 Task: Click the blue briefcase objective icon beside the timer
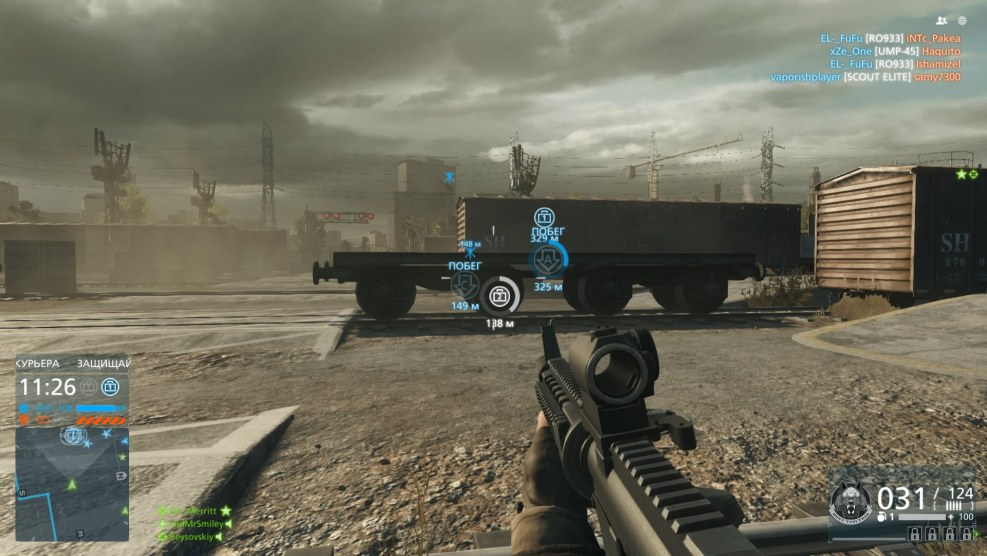coord(110,386)
